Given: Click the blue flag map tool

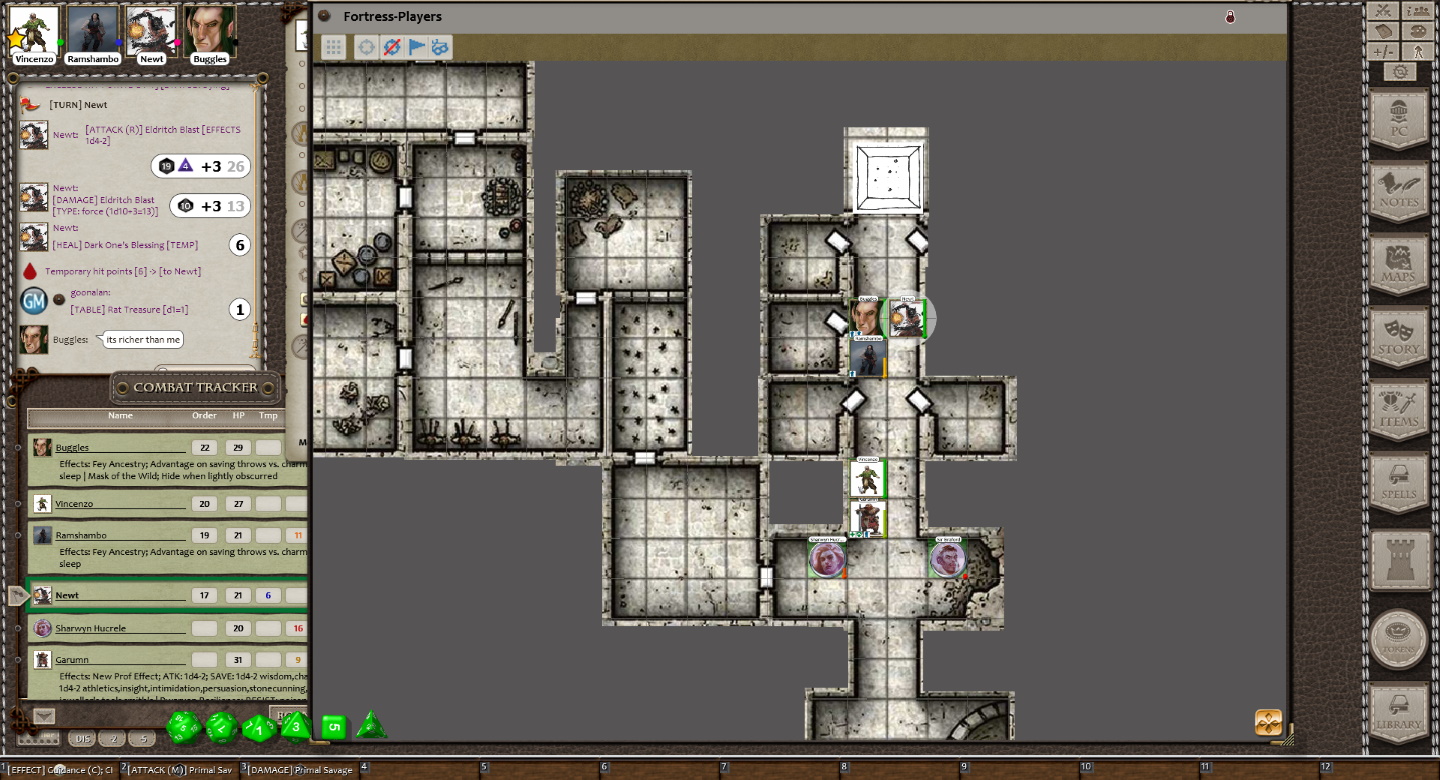Looking at the screenshot, I should (416, 47).
